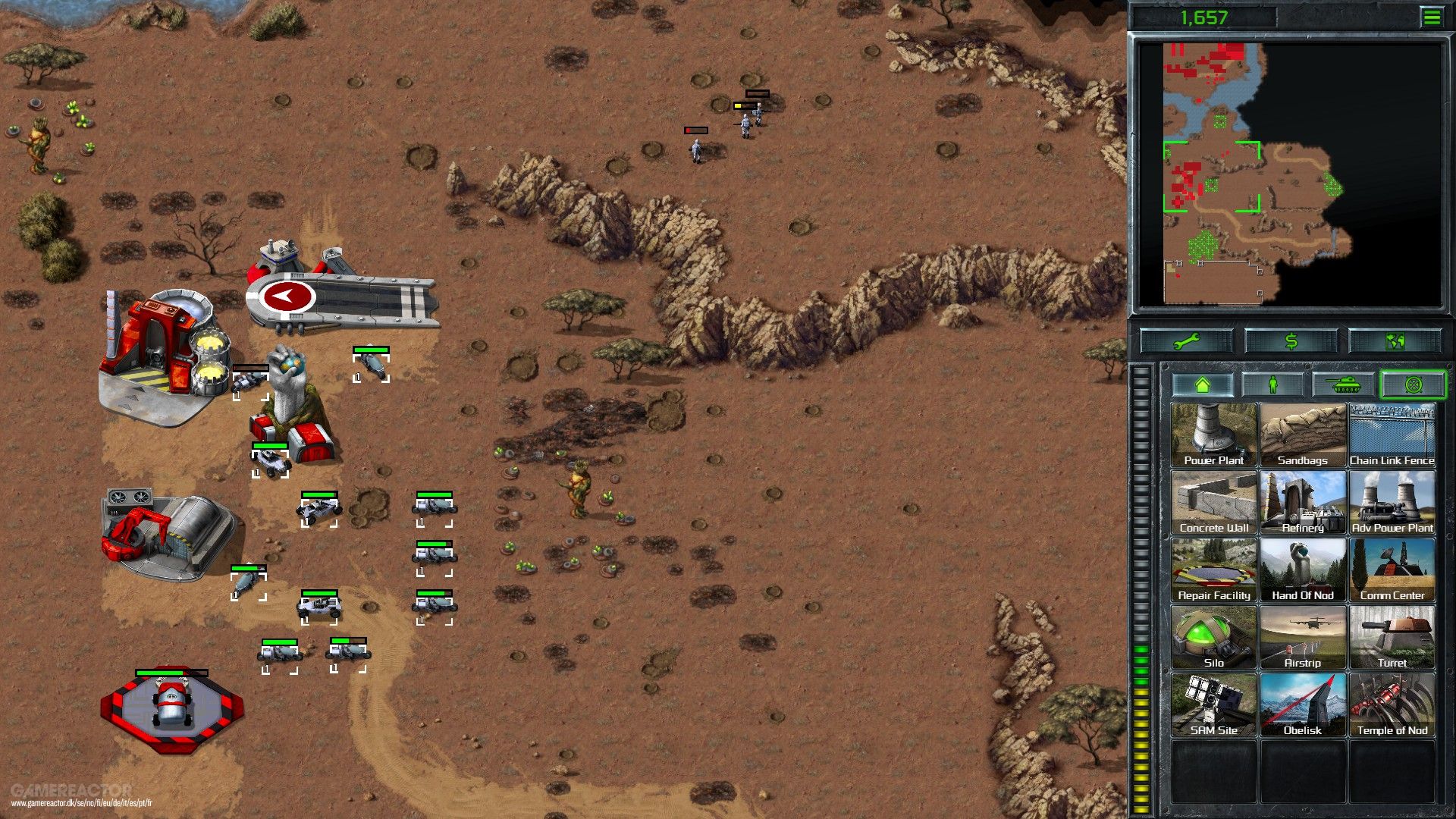Select the Turret defense icon
This screenshot has height=819, width=1456.
[1392, 635]
